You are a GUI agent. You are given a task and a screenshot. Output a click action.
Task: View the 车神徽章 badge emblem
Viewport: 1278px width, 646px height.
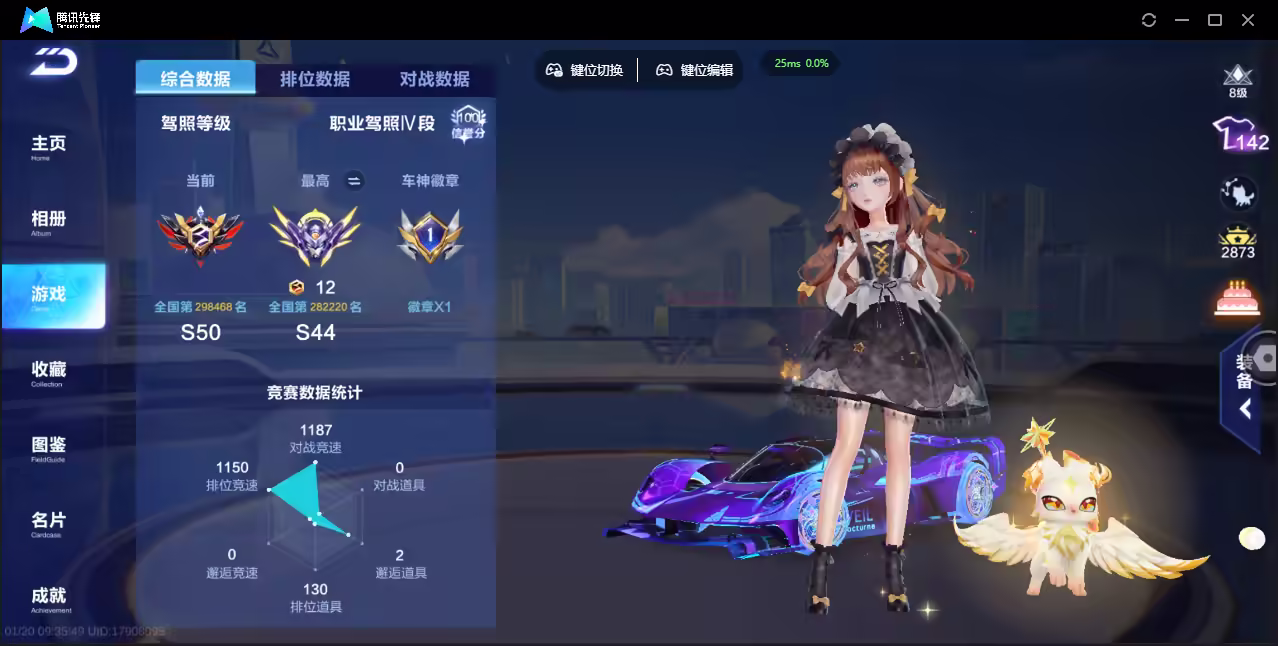(x=429, y=236)
